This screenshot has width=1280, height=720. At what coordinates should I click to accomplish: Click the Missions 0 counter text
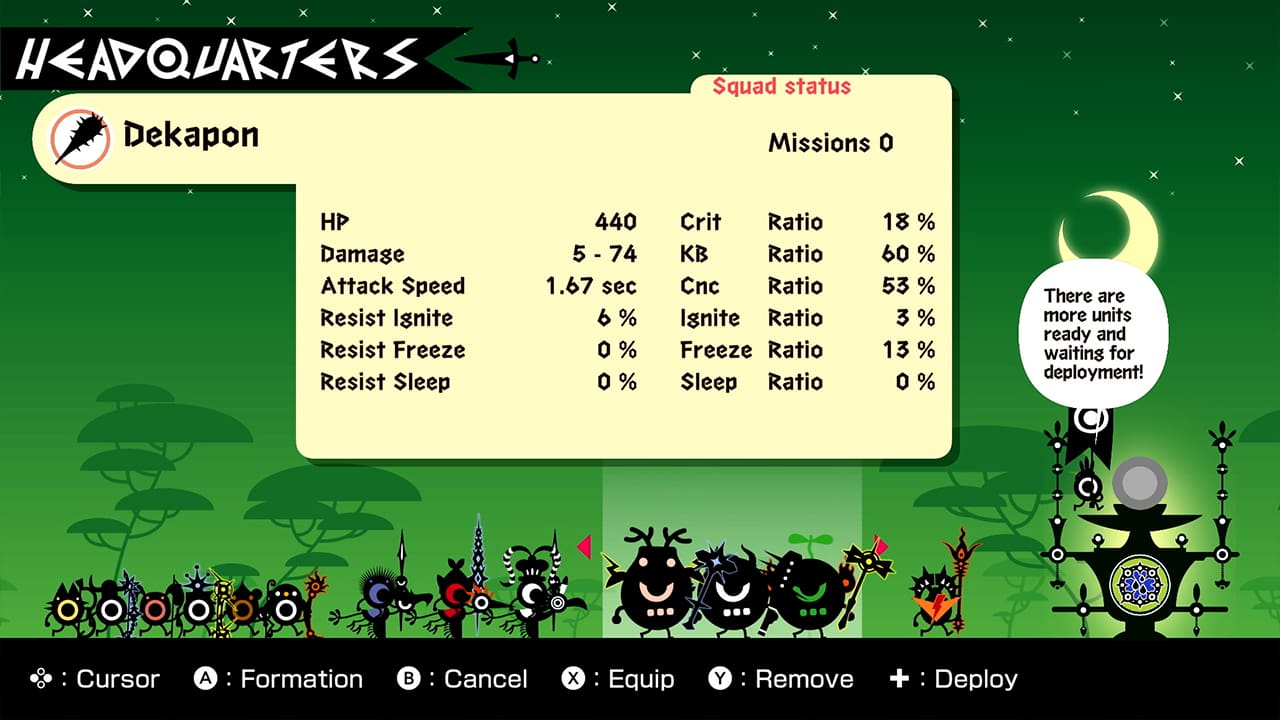click(x=831, y=143)
